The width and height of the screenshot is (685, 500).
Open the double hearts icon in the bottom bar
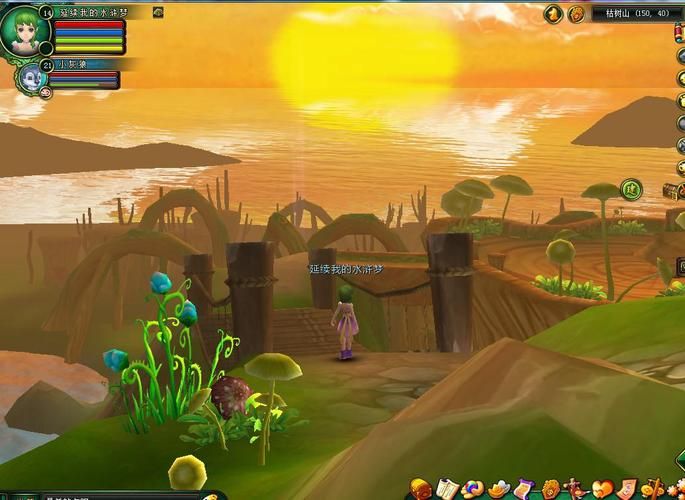coord(602,489)
